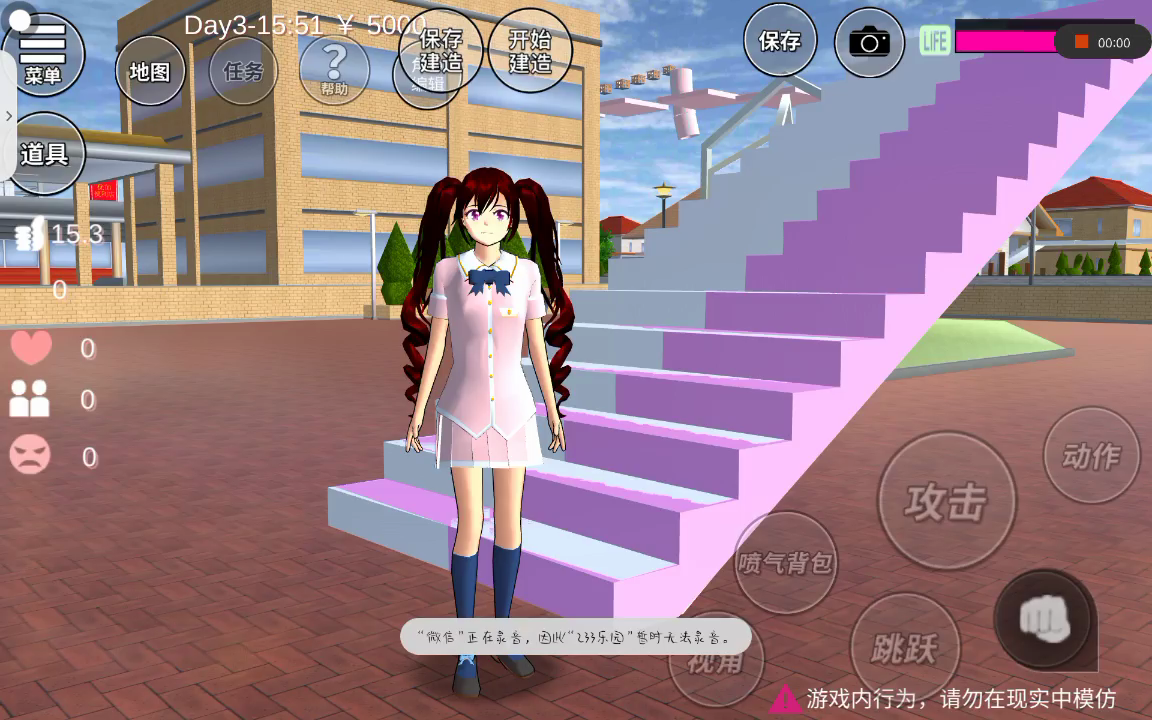This screenshot has width=1152, height=720.
Task: Tap the 攻击 attack button
Action: pyautogui.click(x=946, y=501)
